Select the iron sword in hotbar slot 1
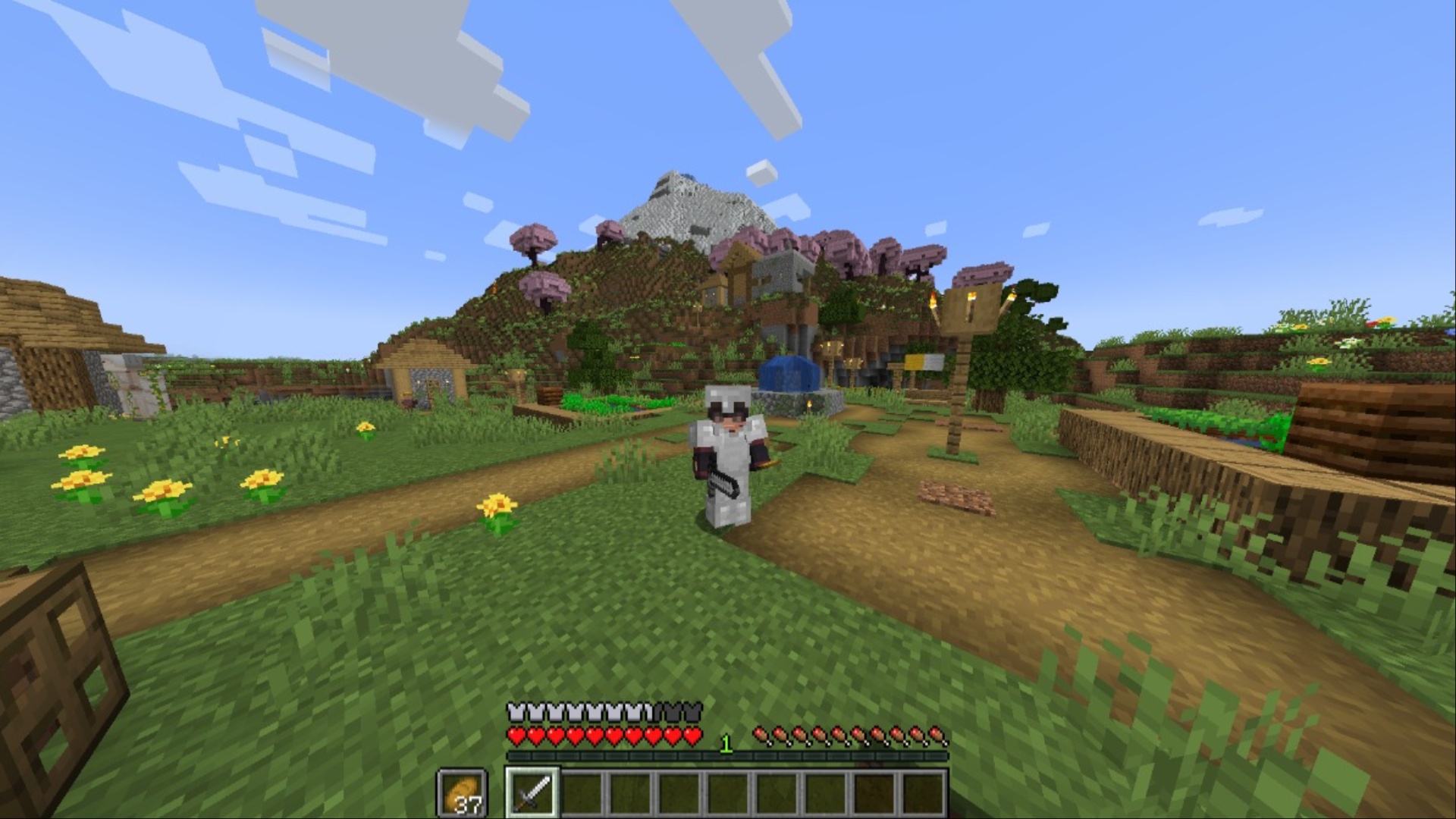This screenshot has height=819, width=1456. (x=532, y=793)
